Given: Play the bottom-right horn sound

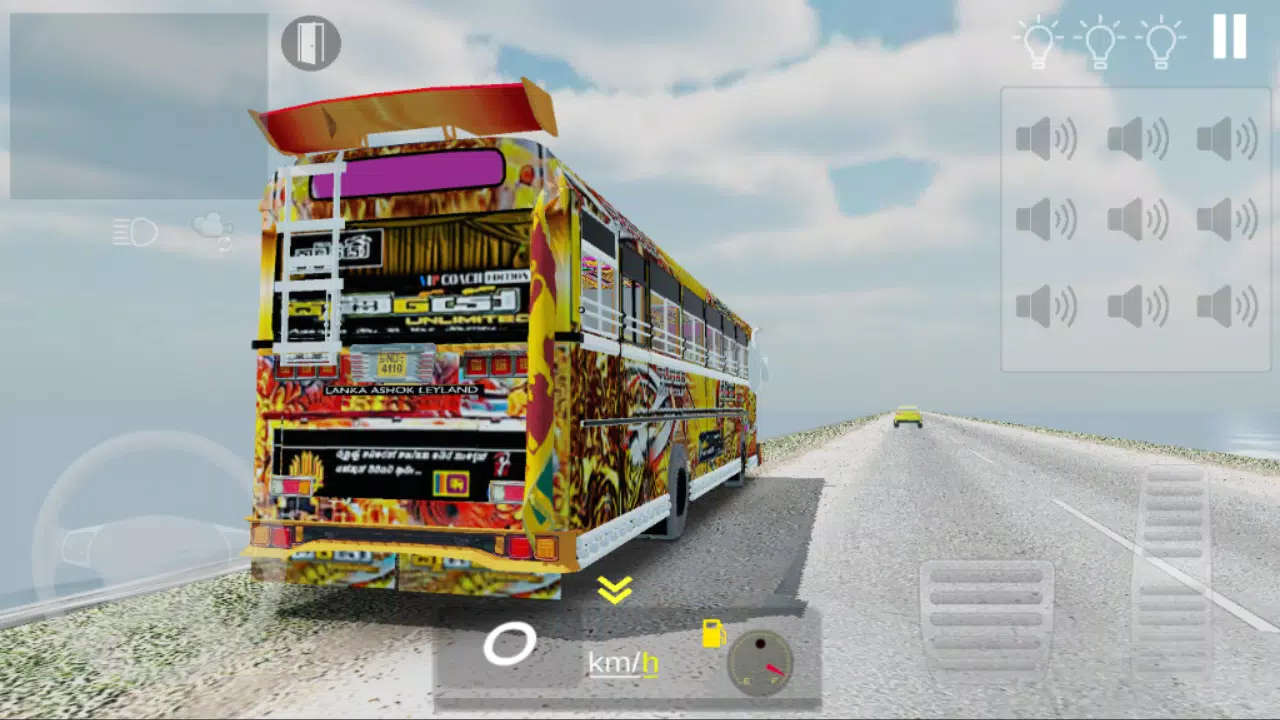Looking at the screenshot, I should 1225,305.
